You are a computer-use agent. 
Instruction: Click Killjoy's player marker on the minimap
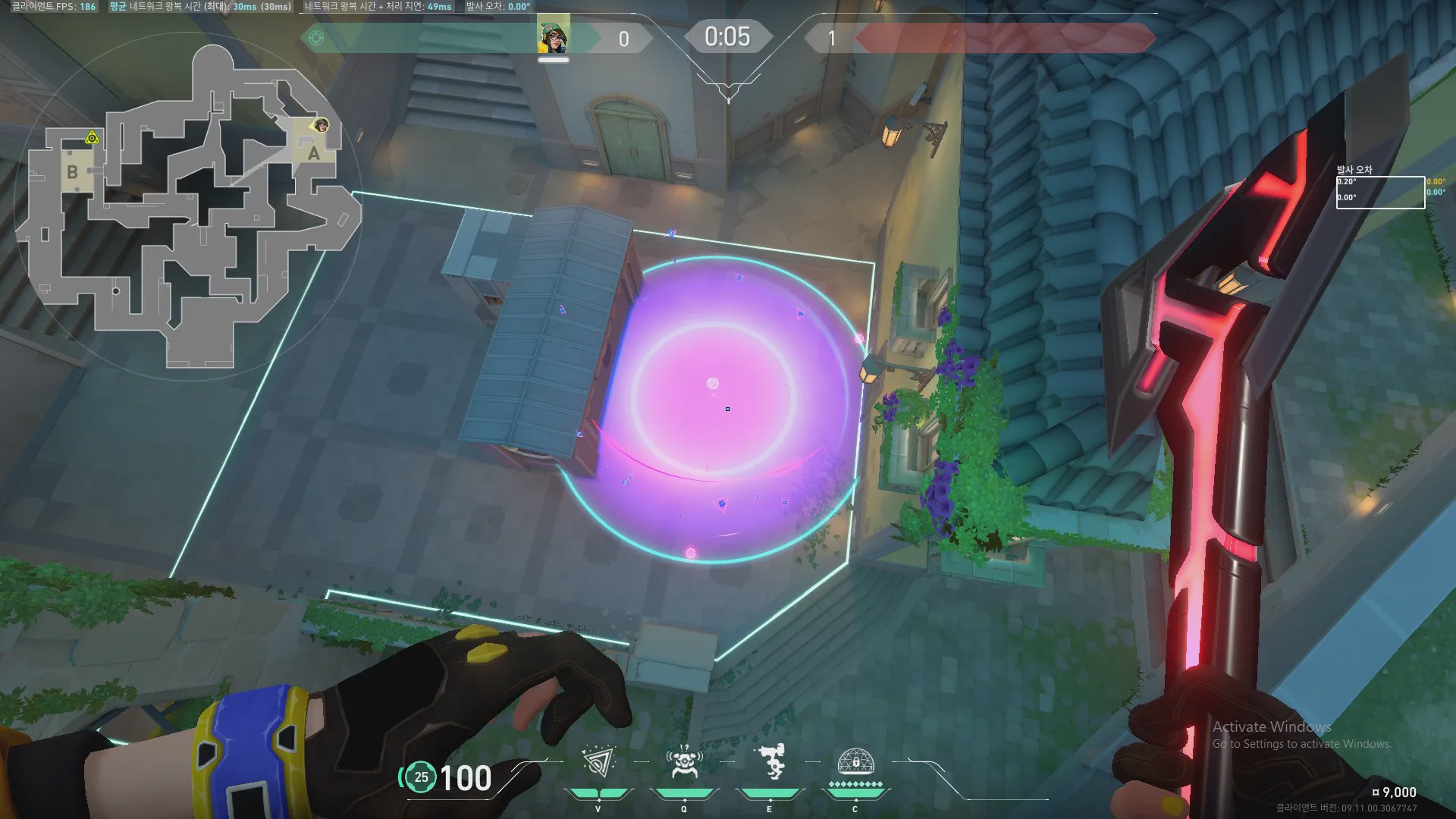click(x=322, y=125)
